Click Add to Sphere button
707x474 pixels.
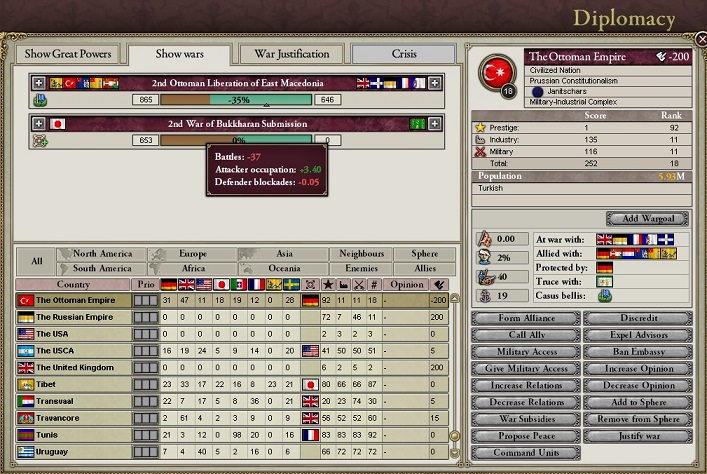click(x=636, y=402)
